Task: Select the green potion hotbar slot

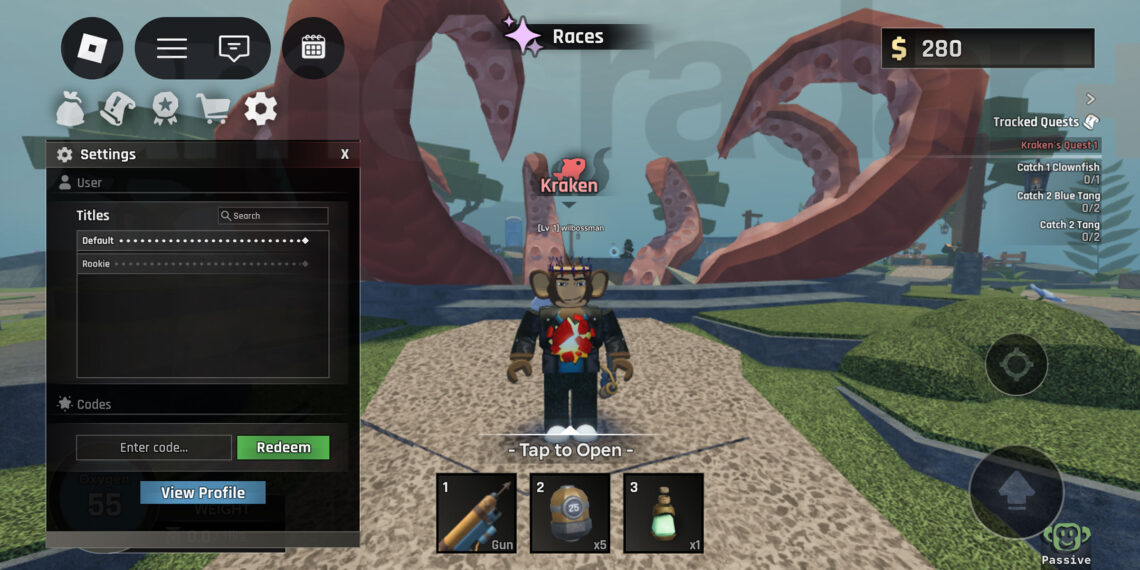Action: coord(664,513)
